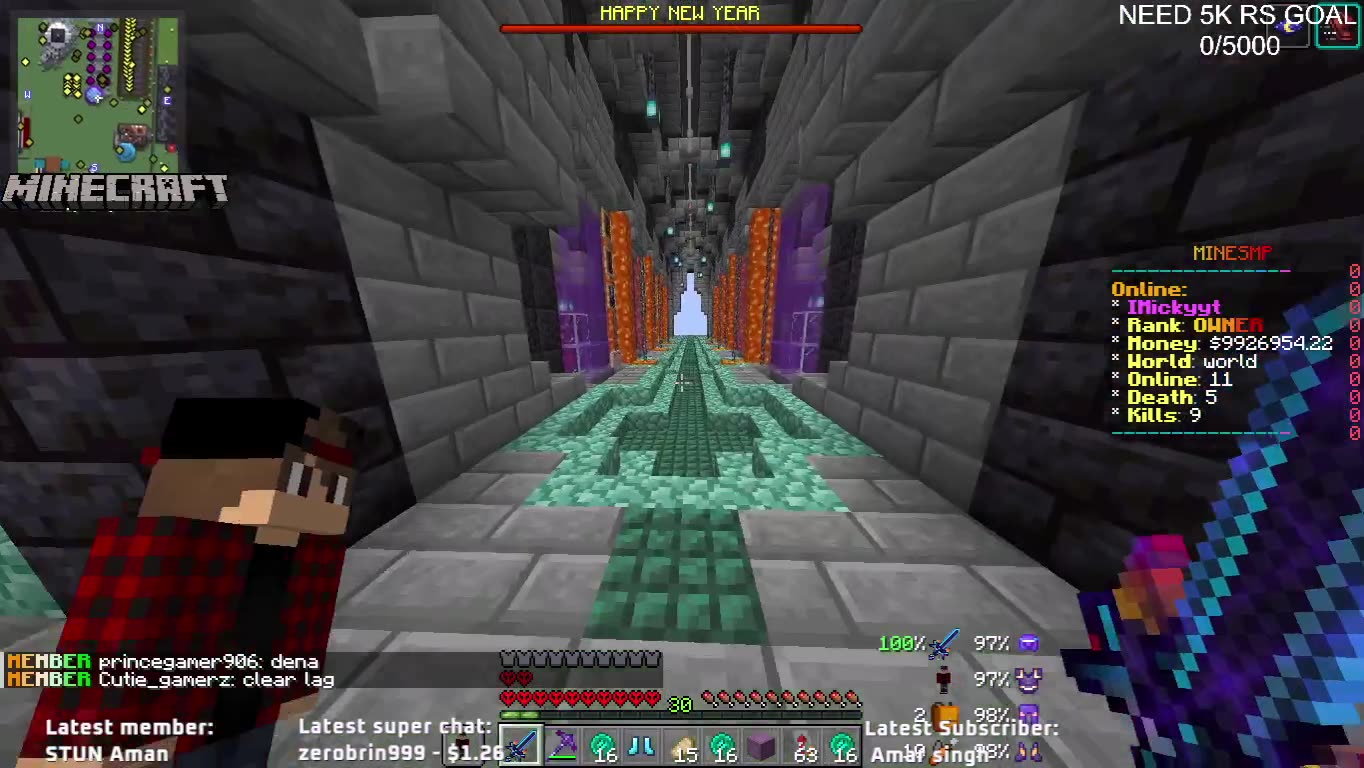Click the chestplate durability icon

click(x=1027, y=678)
